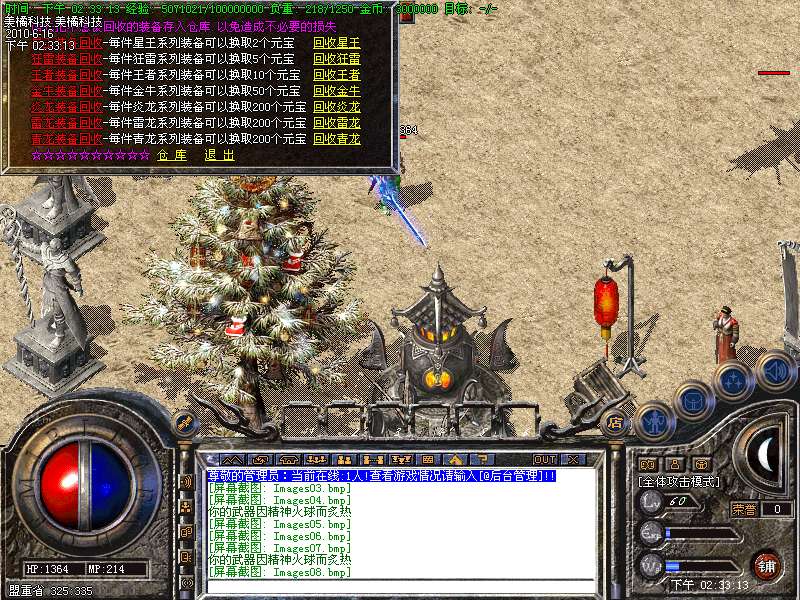Click the OUT button above chat
The height and width of the screenshot is (600, 800).
point(544,460)
